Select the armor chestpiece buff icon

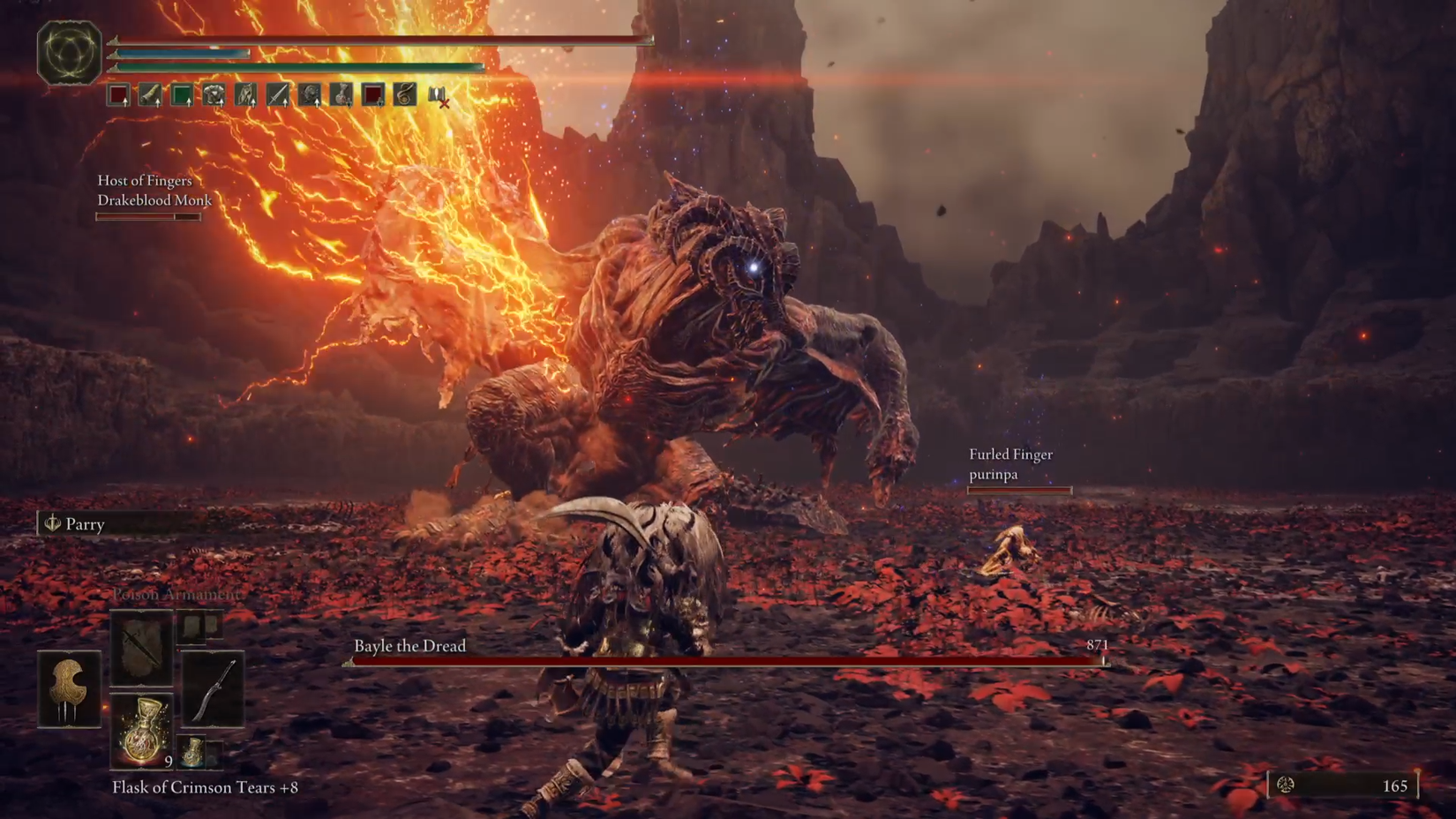212,94
